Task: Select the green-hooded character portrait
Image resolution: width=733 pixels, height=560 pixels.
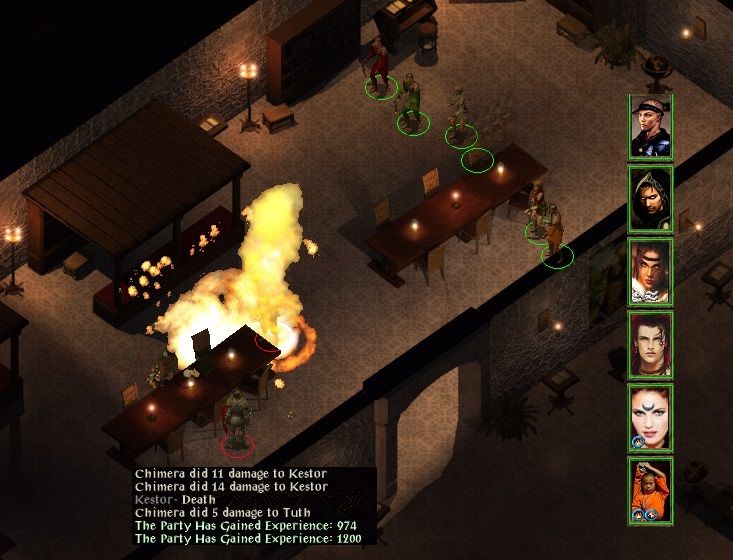Action: tap(650, 199)
